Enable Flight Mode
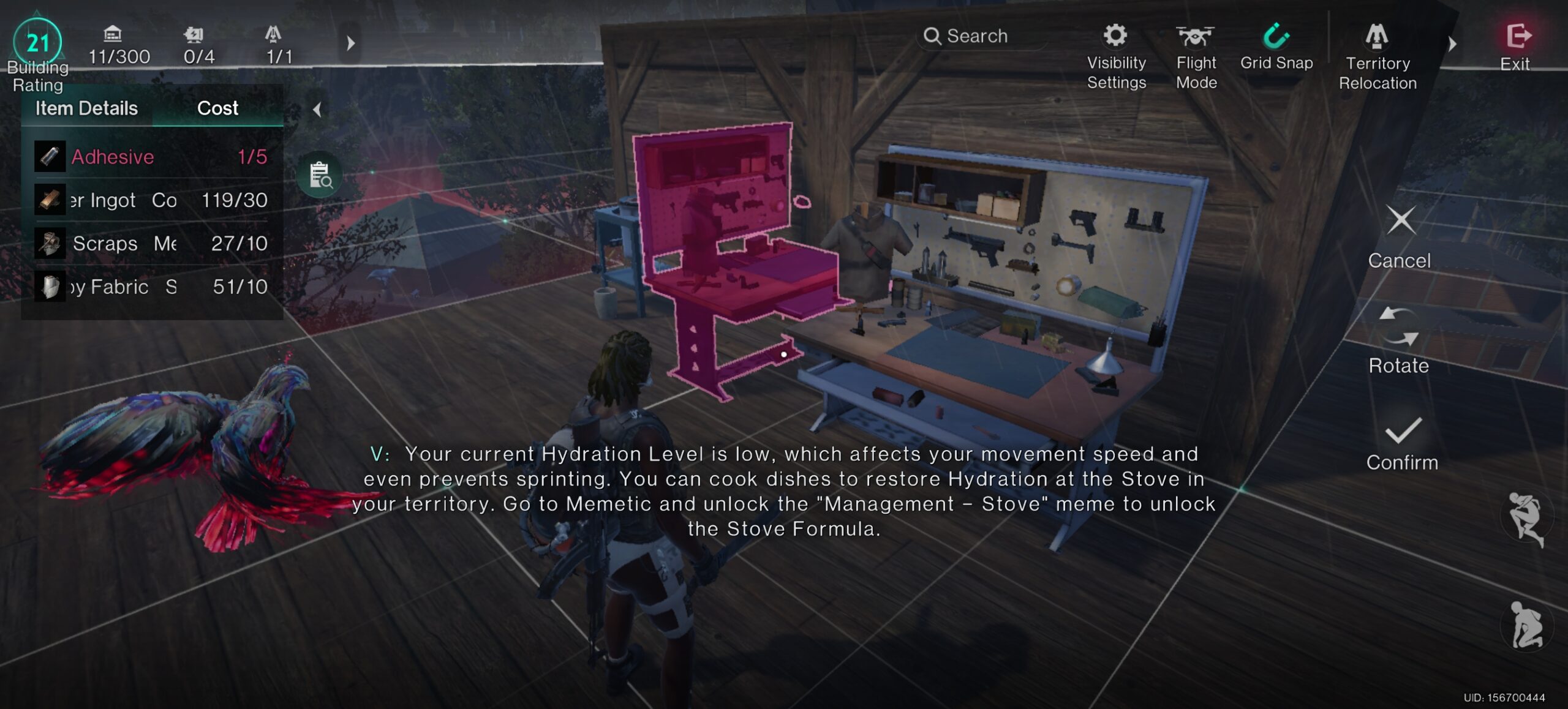 1196,56
